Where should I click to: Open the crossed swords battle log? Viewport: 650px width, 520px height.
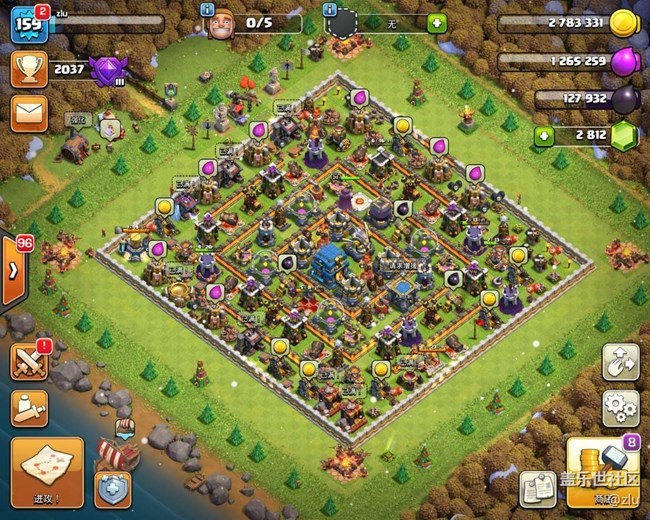click(x=30, y=361)
